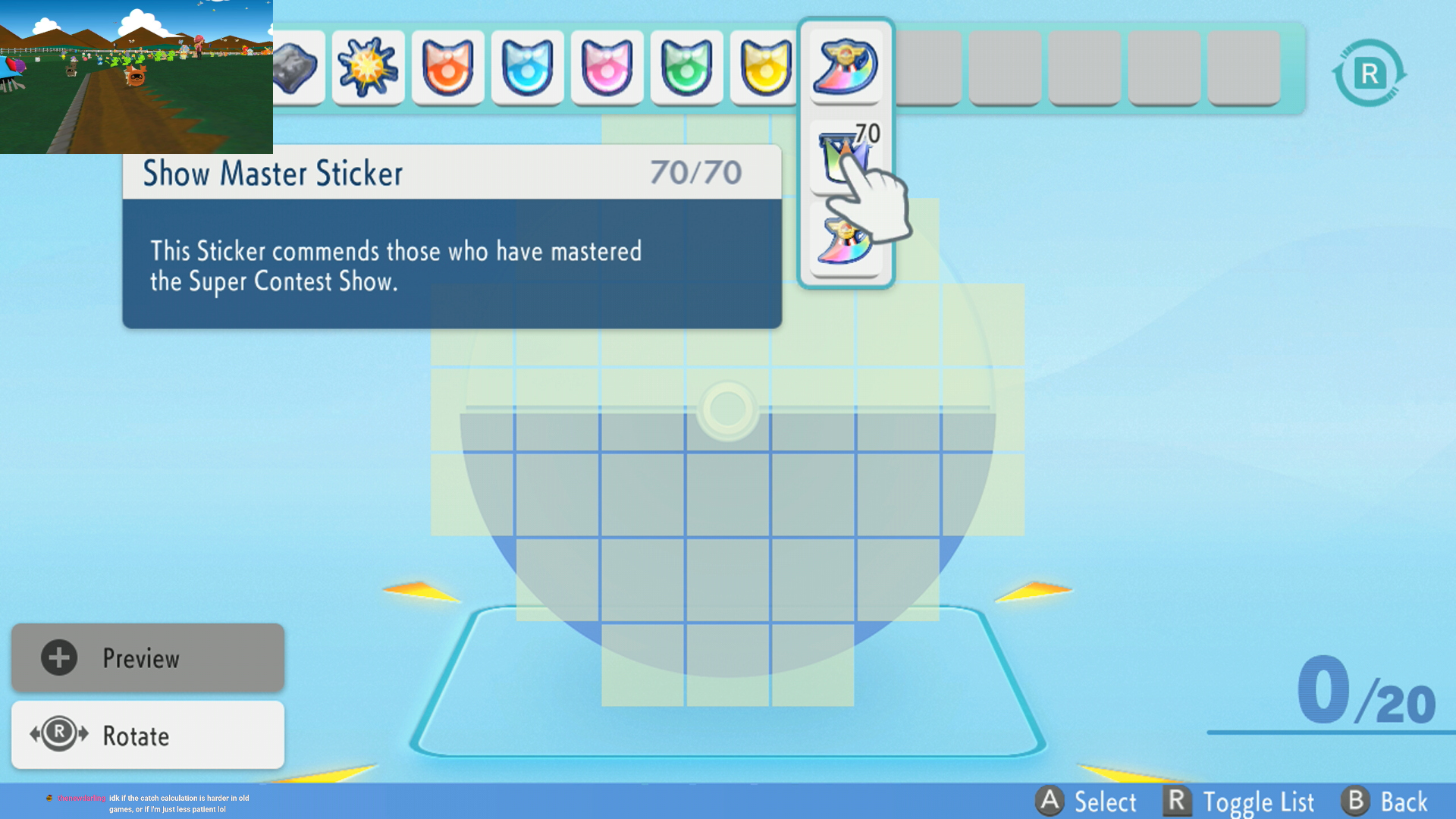This screenshot has height=819, width=1456.
Task: Select the yellow ribbon sticker
Action: 764,68
